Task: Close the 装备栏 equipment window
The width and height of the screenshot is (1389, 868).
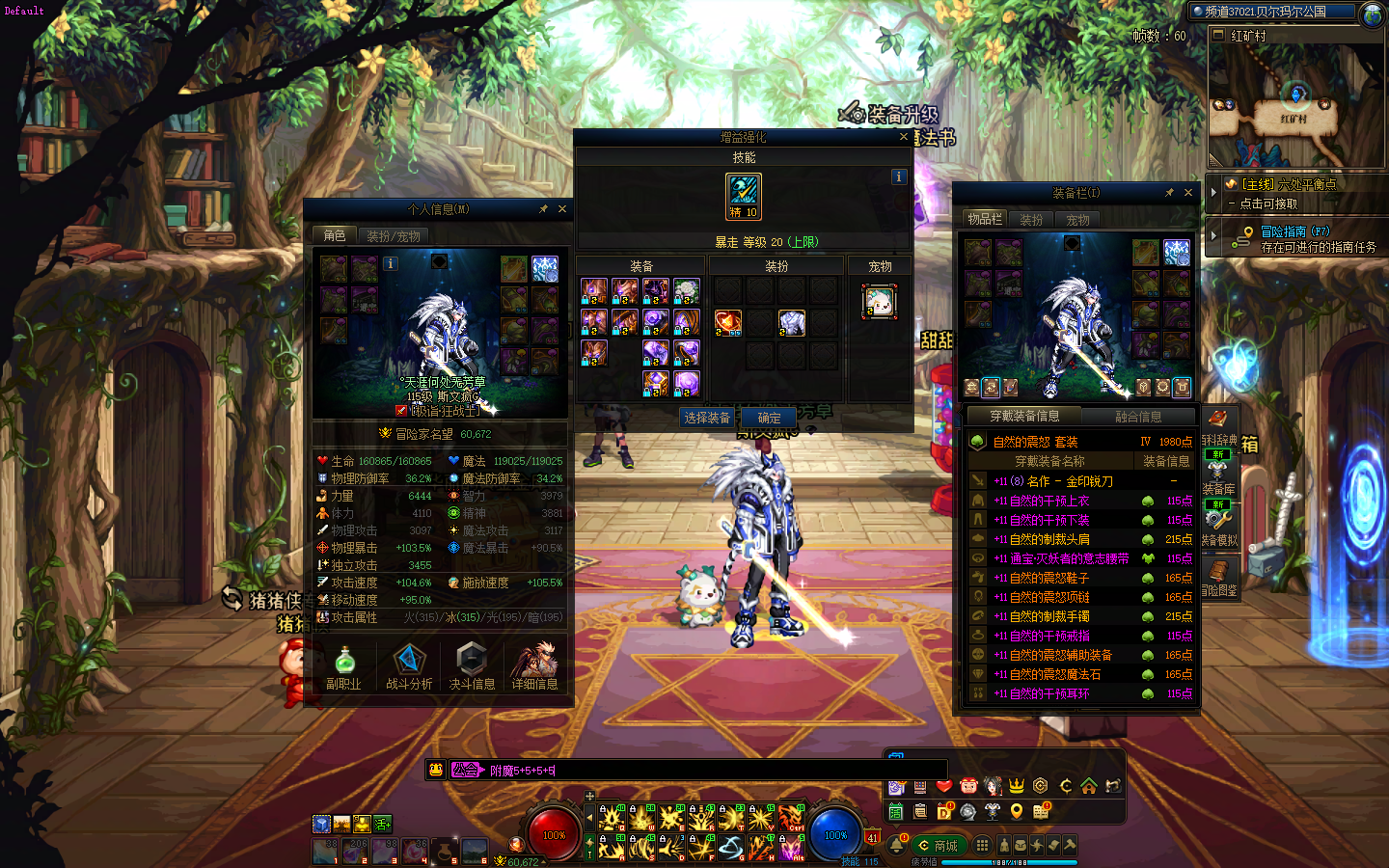Action: click(1188, 193)
